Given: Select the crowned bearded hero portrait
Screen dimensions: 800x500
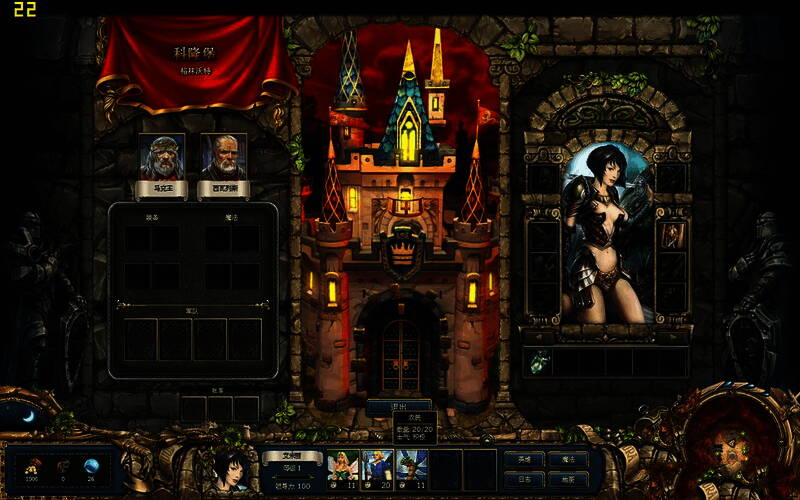Looking at the screenshot, I should point(161,157).
